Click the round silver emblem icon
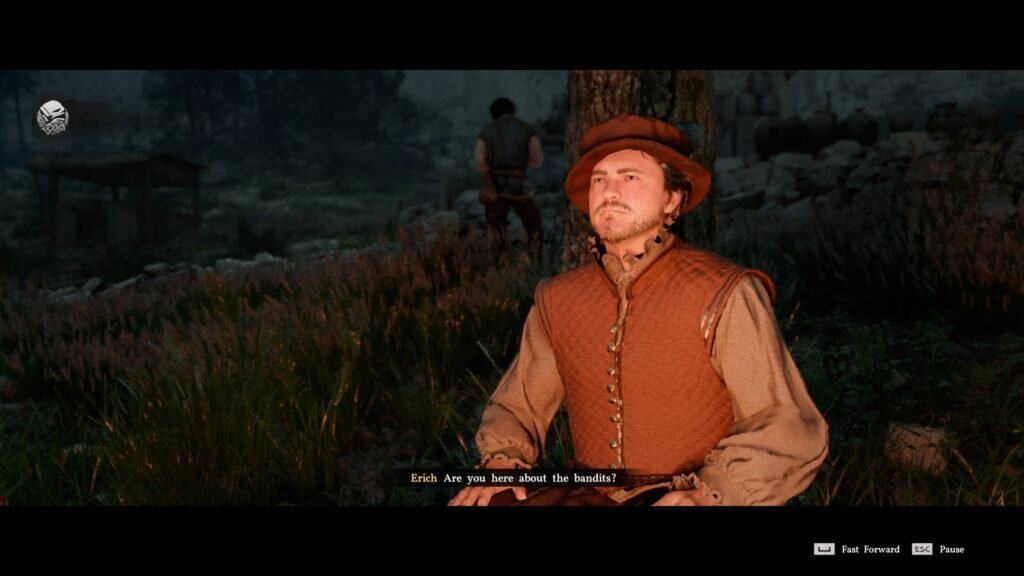The height and width of the screenshot is (576, 1024). point(52,117)
